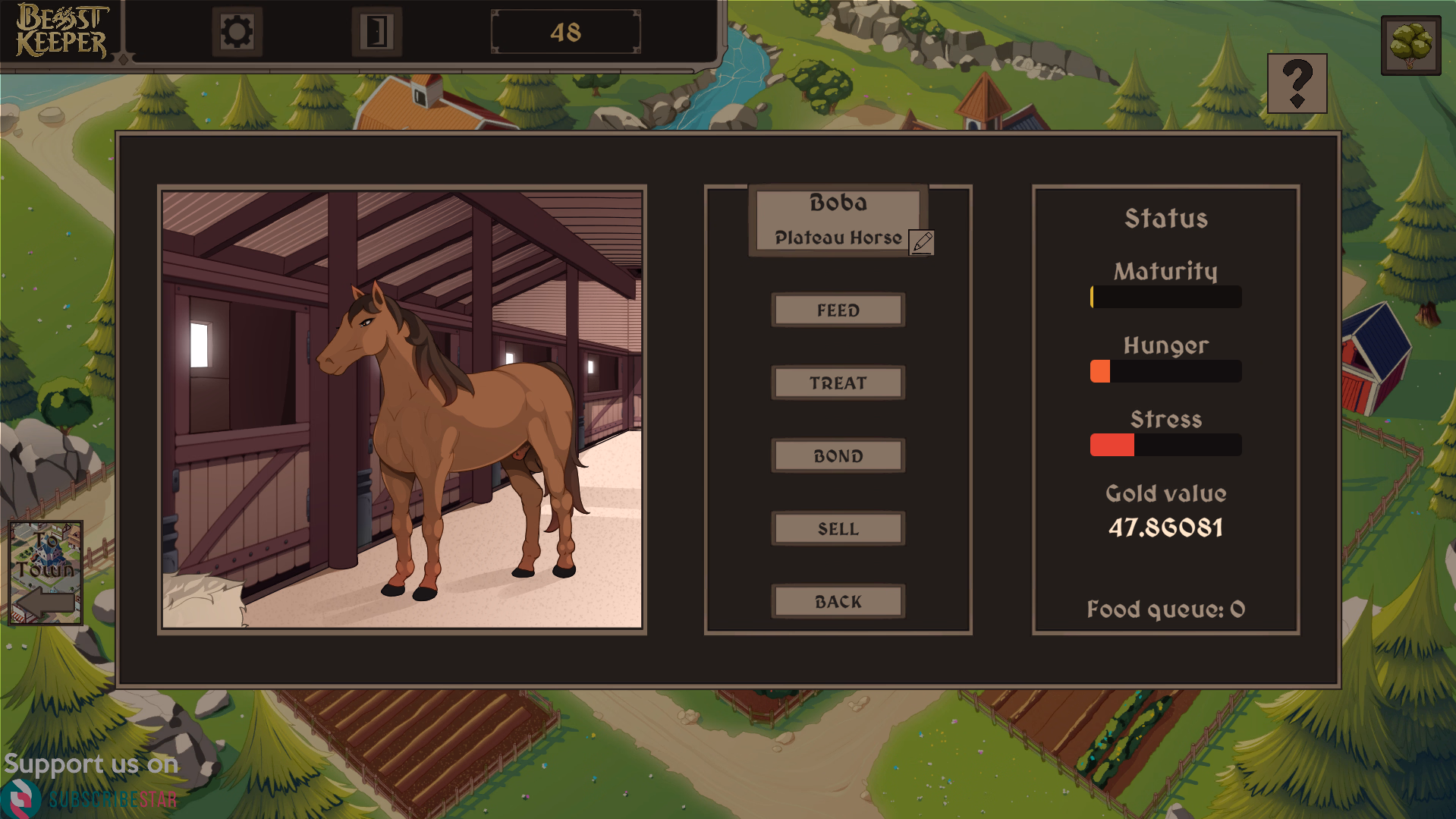This screenshot has height=819, width=1456.
Task: Click the Bond button
Action: [x=838, y=456]
